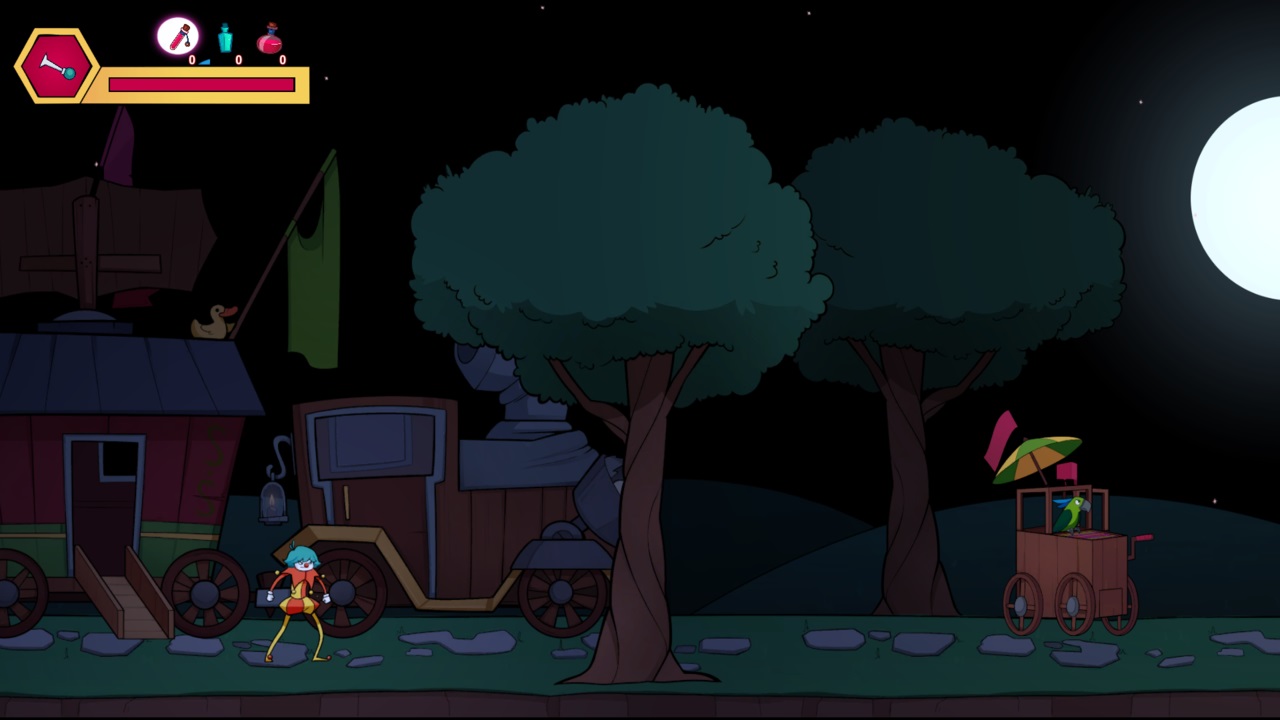Screen dimensions: 1280x720
Task: Select the teal flask item icon
Action: point(225,38)
